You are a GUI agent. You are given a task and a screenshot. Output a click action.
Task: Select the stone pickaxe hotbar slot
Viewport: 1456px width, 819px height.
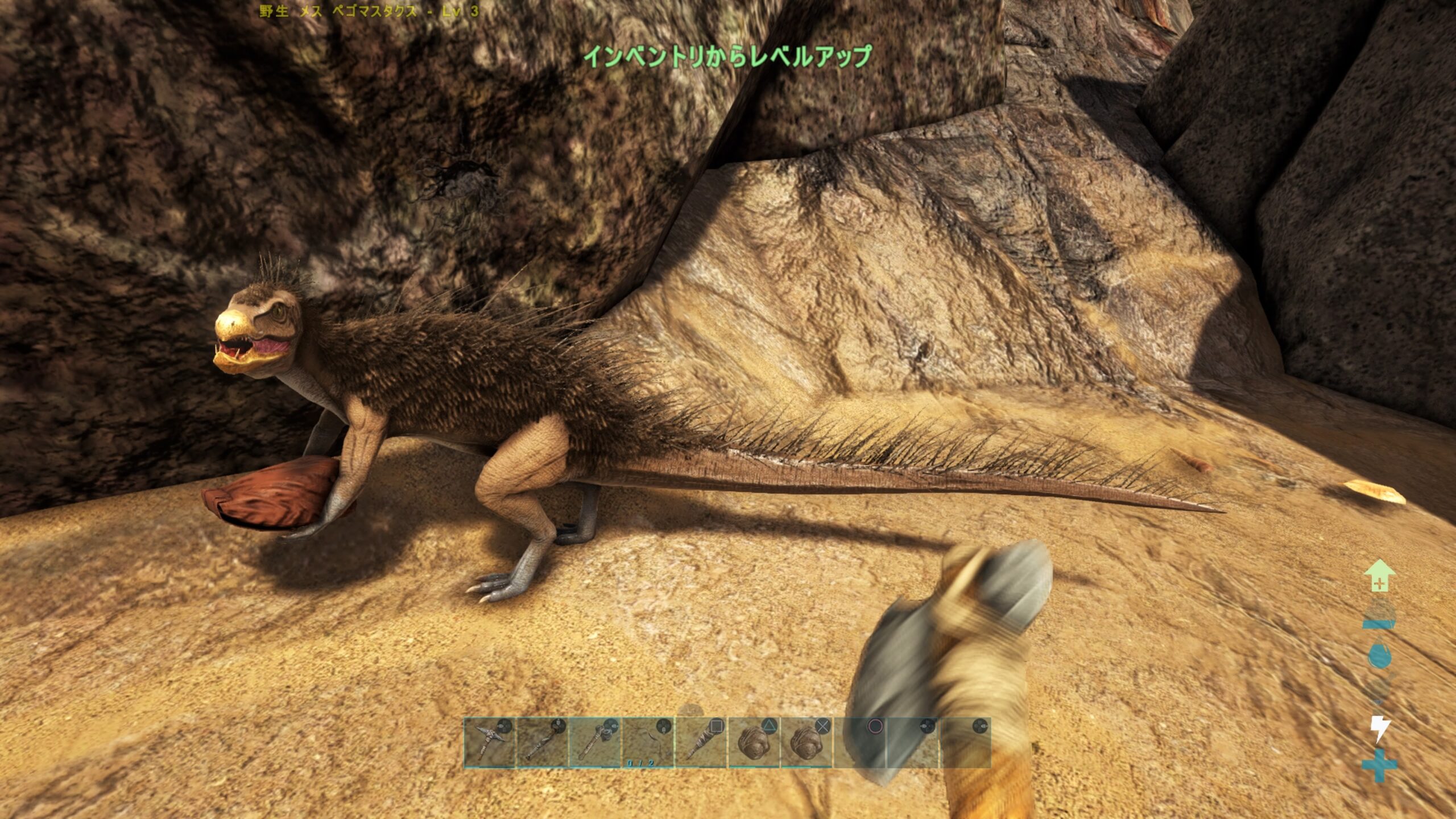coord(490,742)
